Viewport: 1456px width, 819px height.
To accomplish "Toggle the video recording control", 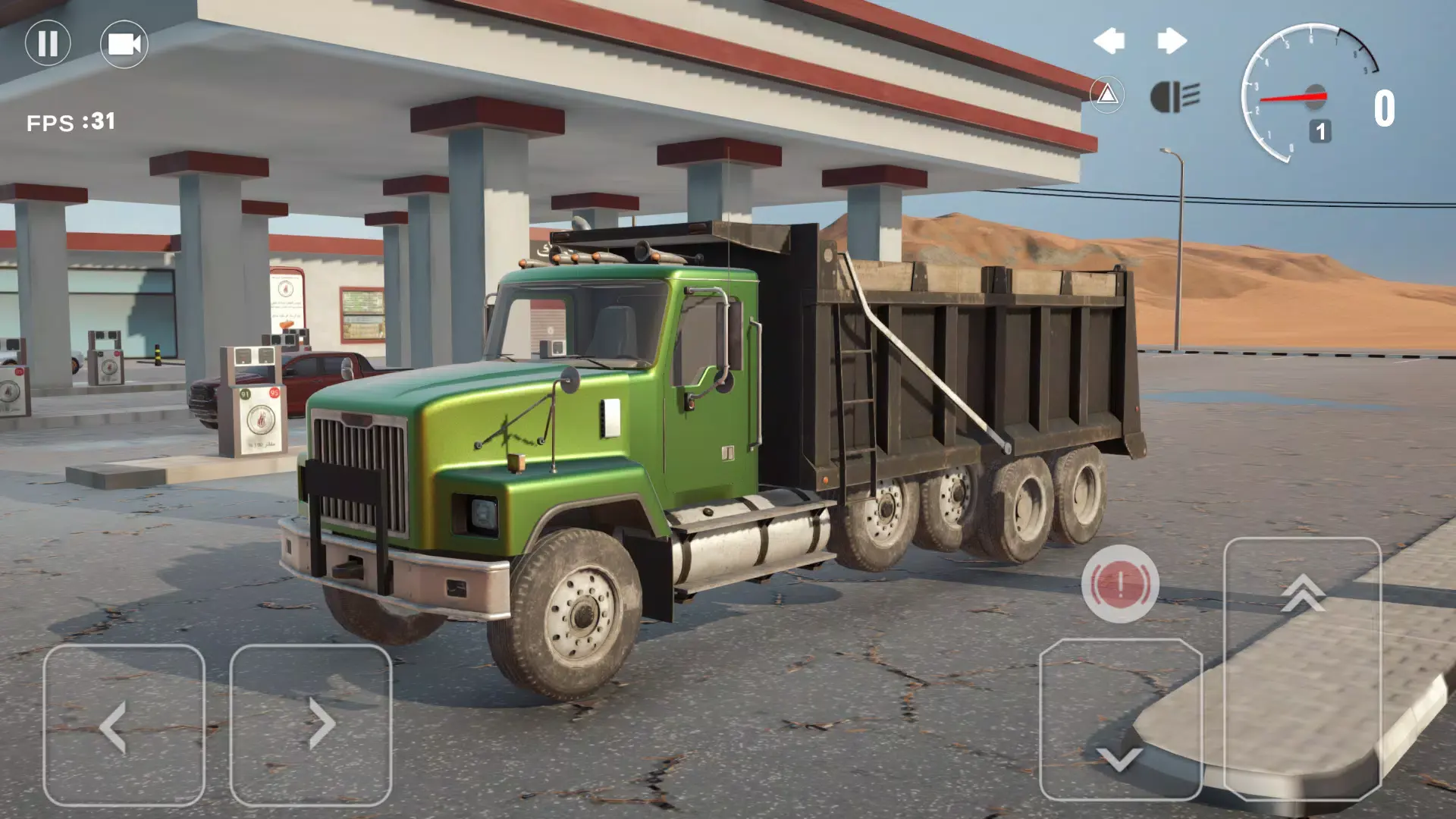I will pos(124,44).
